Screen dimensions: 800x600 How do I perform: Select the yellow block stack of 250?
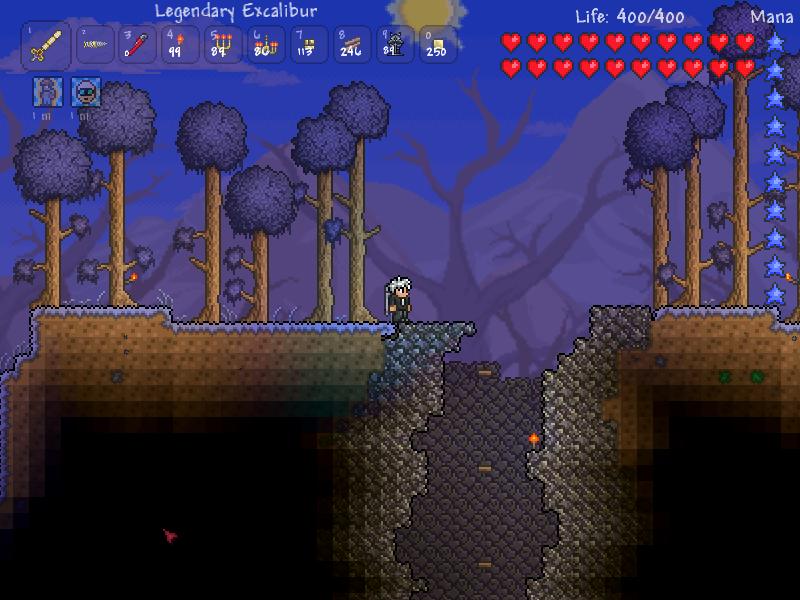click(x=437, y=45)
